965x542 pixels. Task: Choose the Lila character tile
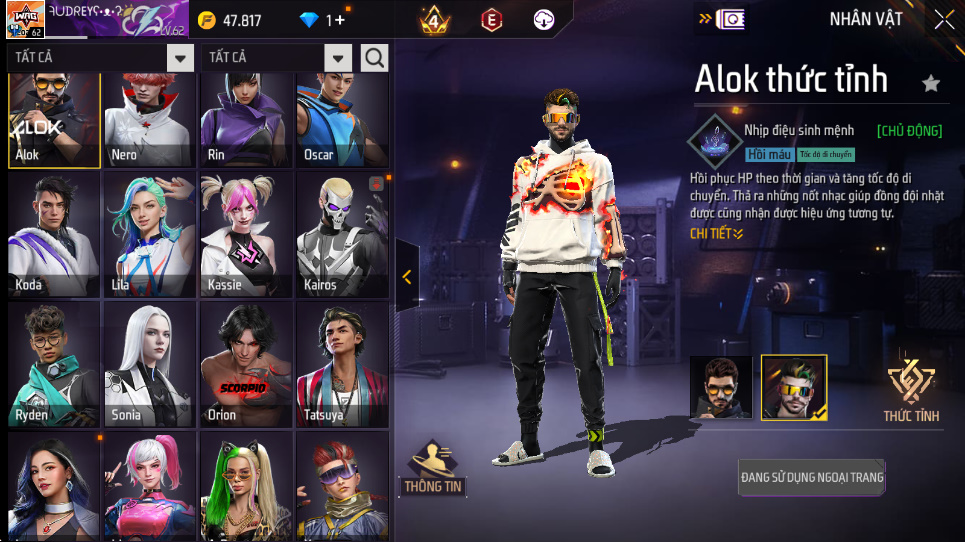tap(148, 236)
